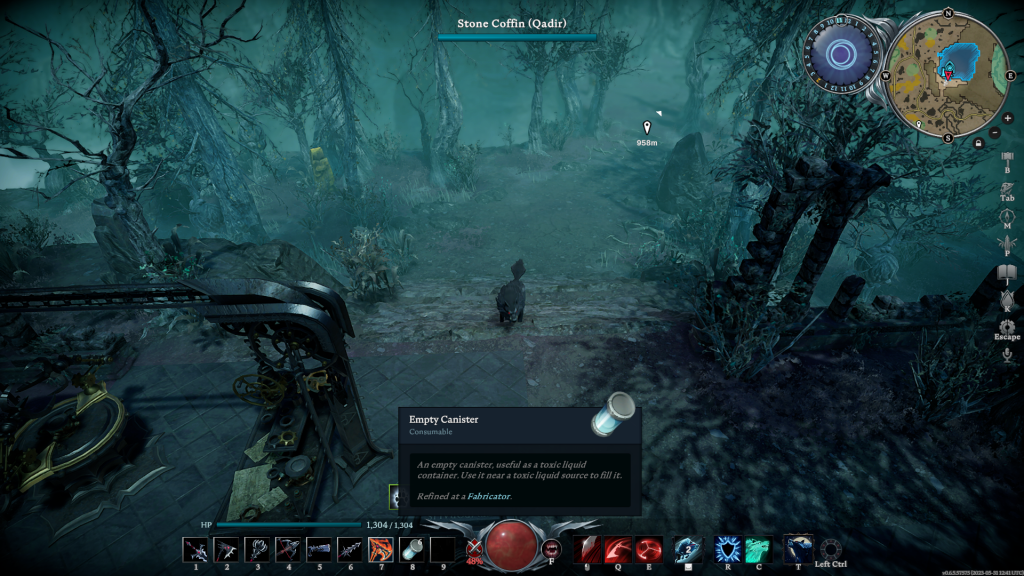Use the red crescent Q ability
The width and height of the screenshot is (1024, 576).
point(618,549)
